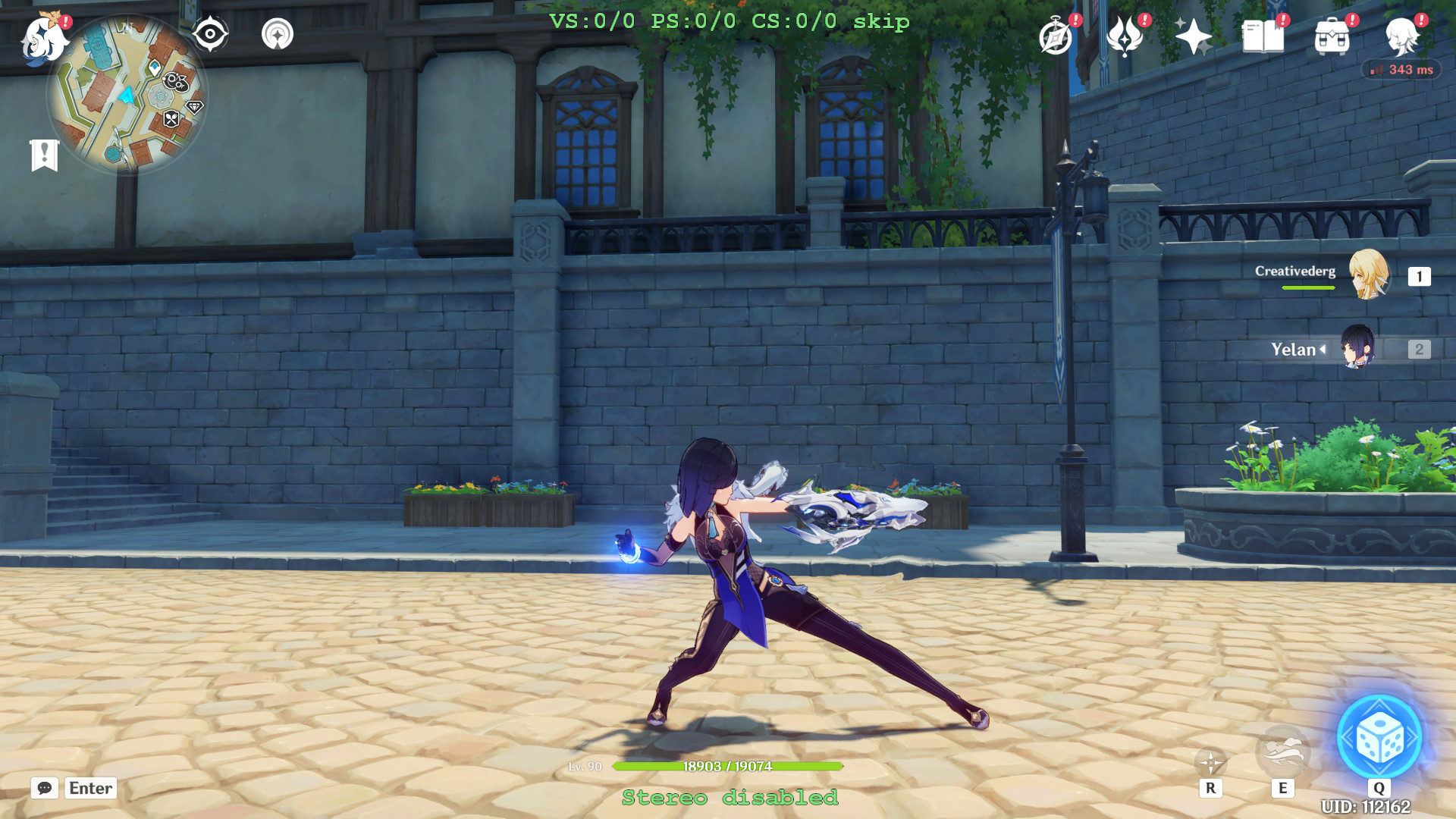Click the Enter chat input field
Viewport: 1456px width, 819px height.
tap(89, 789)
